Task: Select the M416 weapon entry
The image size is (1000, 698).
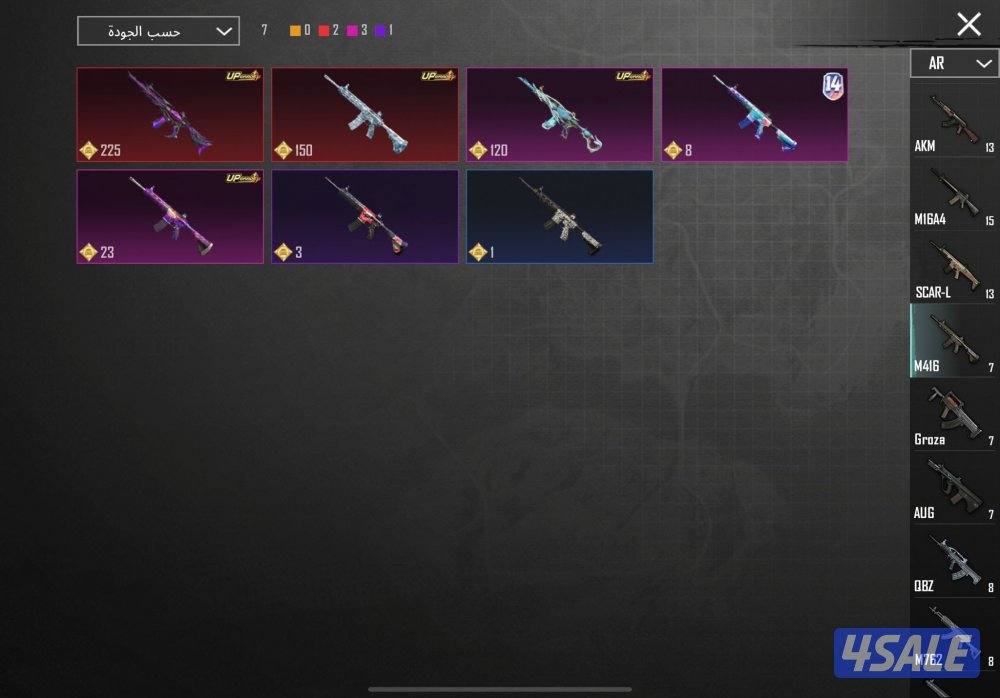Action: pyautogui.click(x=953, y=341)
